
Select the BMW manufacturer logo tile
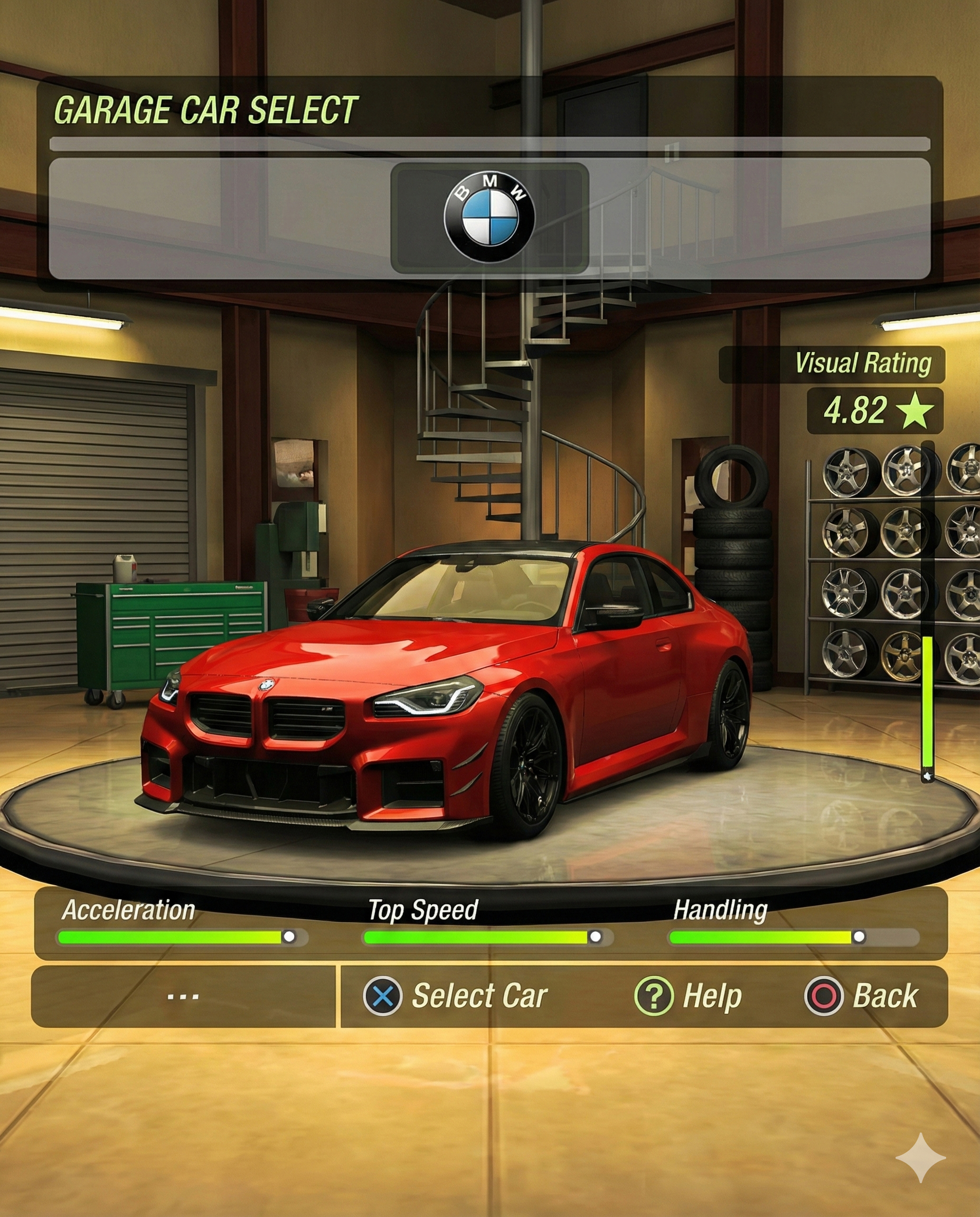pos(489,218)
